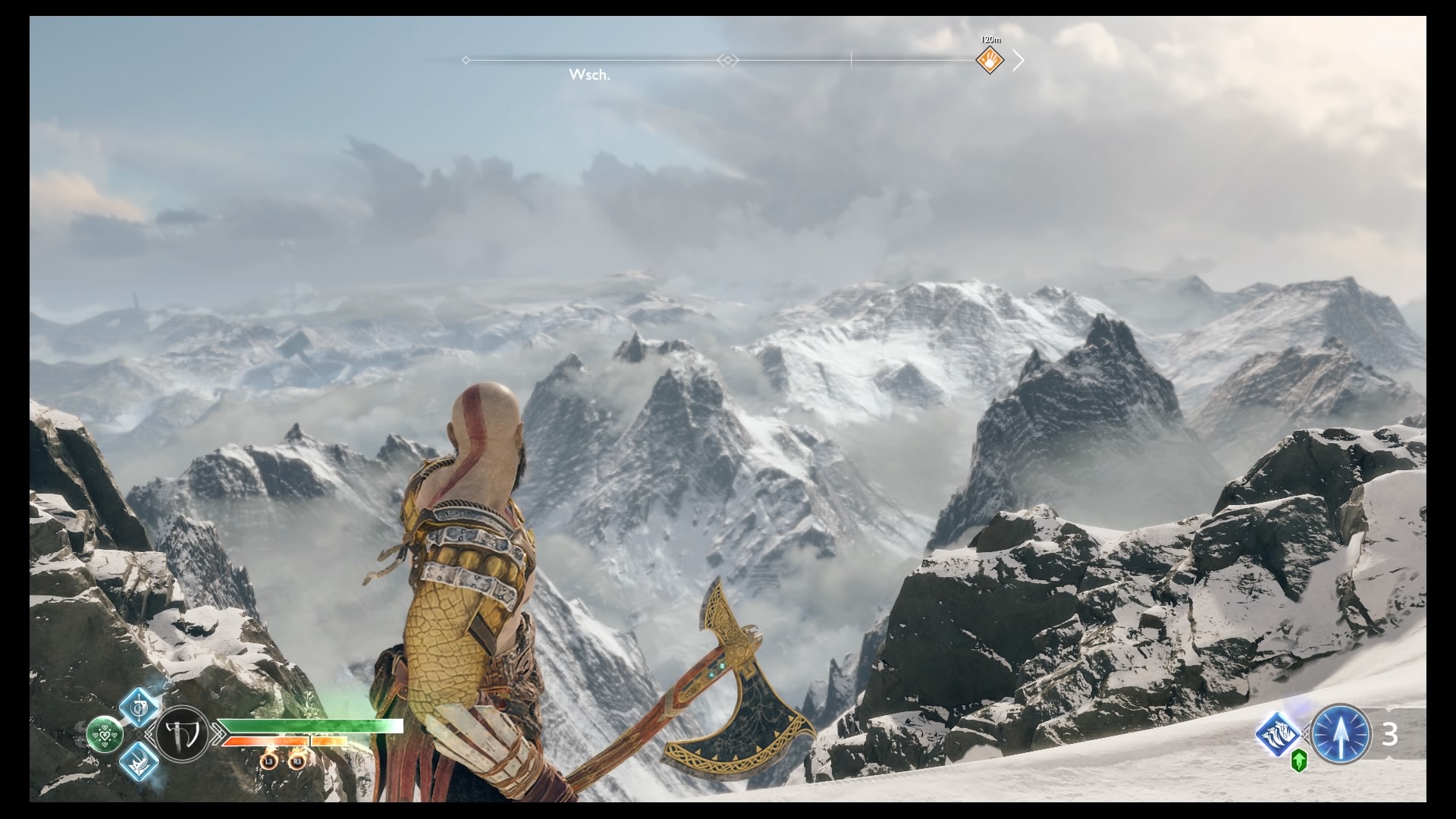This screenshot has width=1456, height=819.
Task: Select the Leviathan Axe weapon icon
Action: (183, 734)
